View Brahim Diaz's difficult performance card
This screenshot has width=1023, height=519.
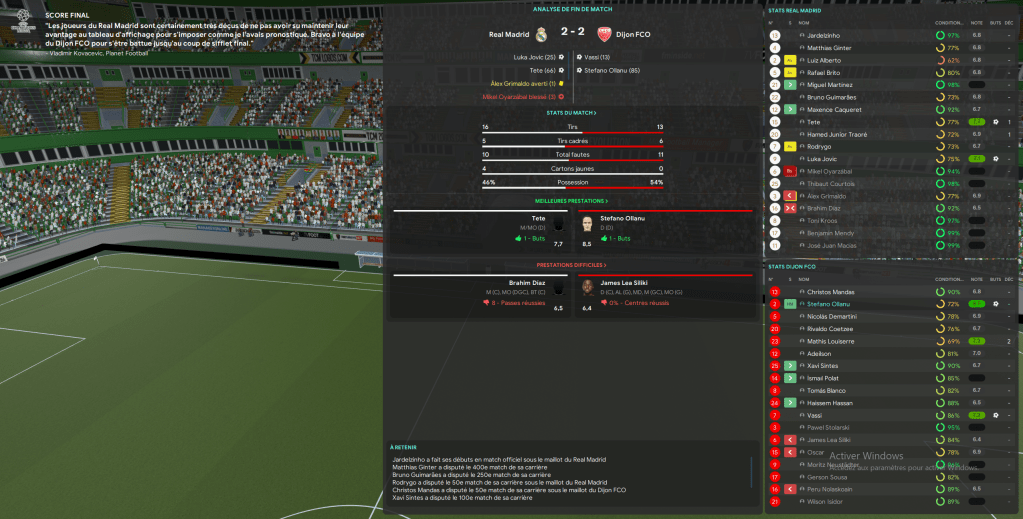480,294
